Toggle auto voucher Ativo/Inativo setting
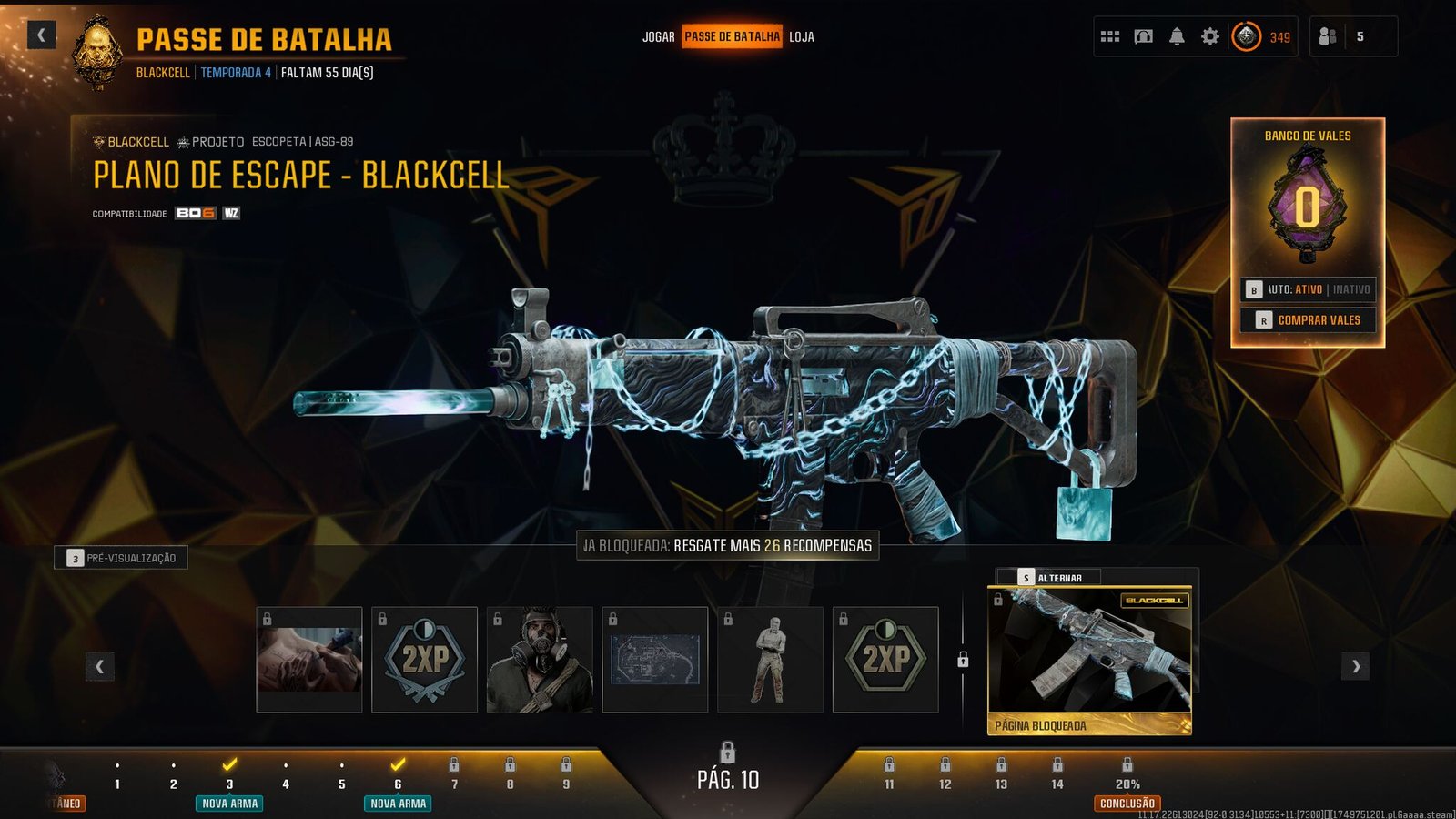This screenshot has height=819, width=1456. click(x=1308, y=289)
